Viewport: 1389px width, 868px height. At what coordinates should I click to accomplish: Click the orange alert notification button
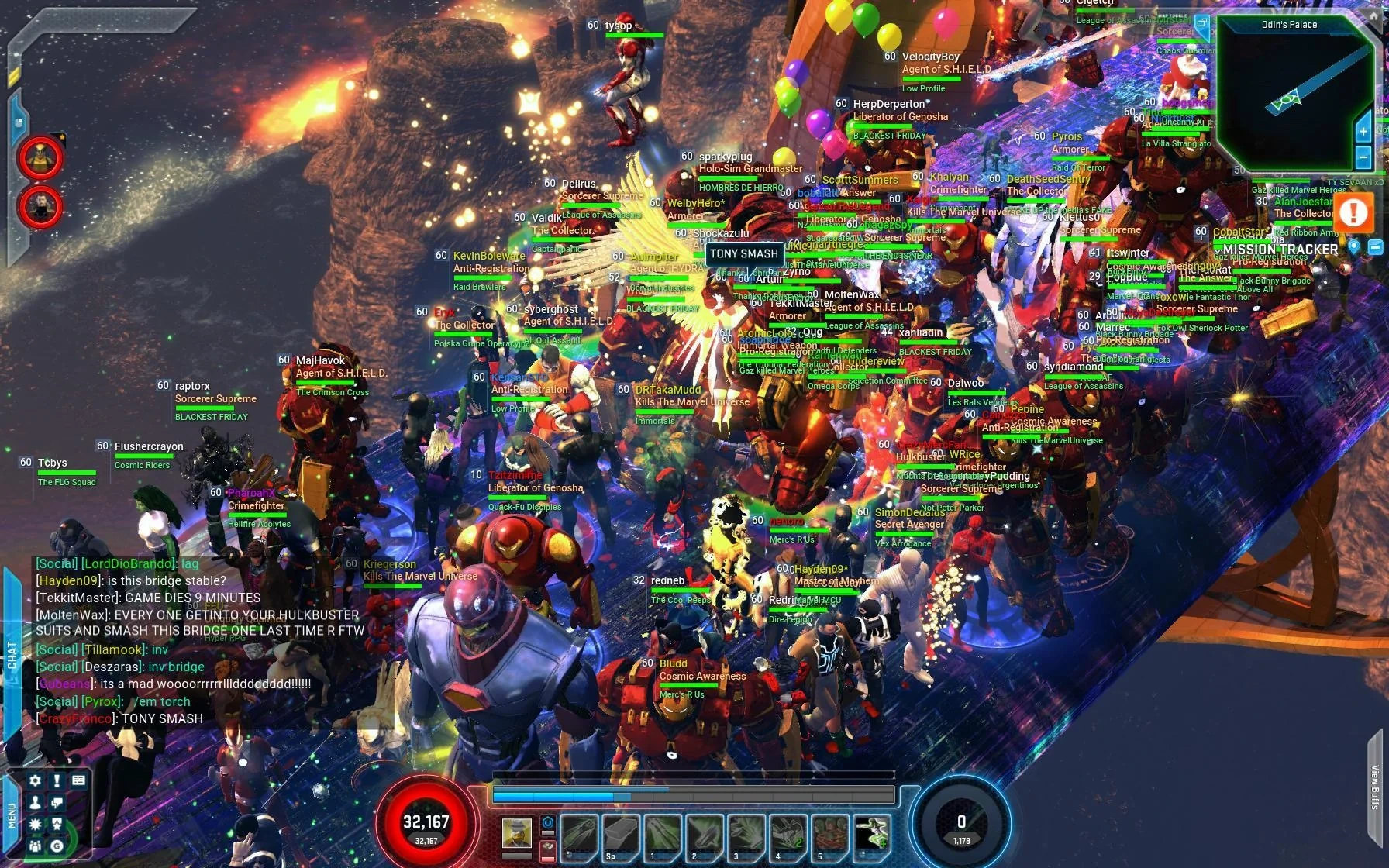tap(1353, 213)
